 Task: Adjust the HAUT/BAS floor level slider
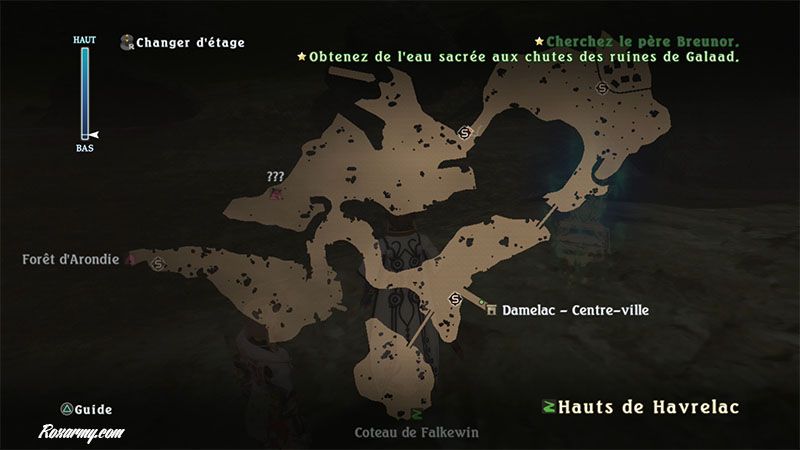(85, 91)
